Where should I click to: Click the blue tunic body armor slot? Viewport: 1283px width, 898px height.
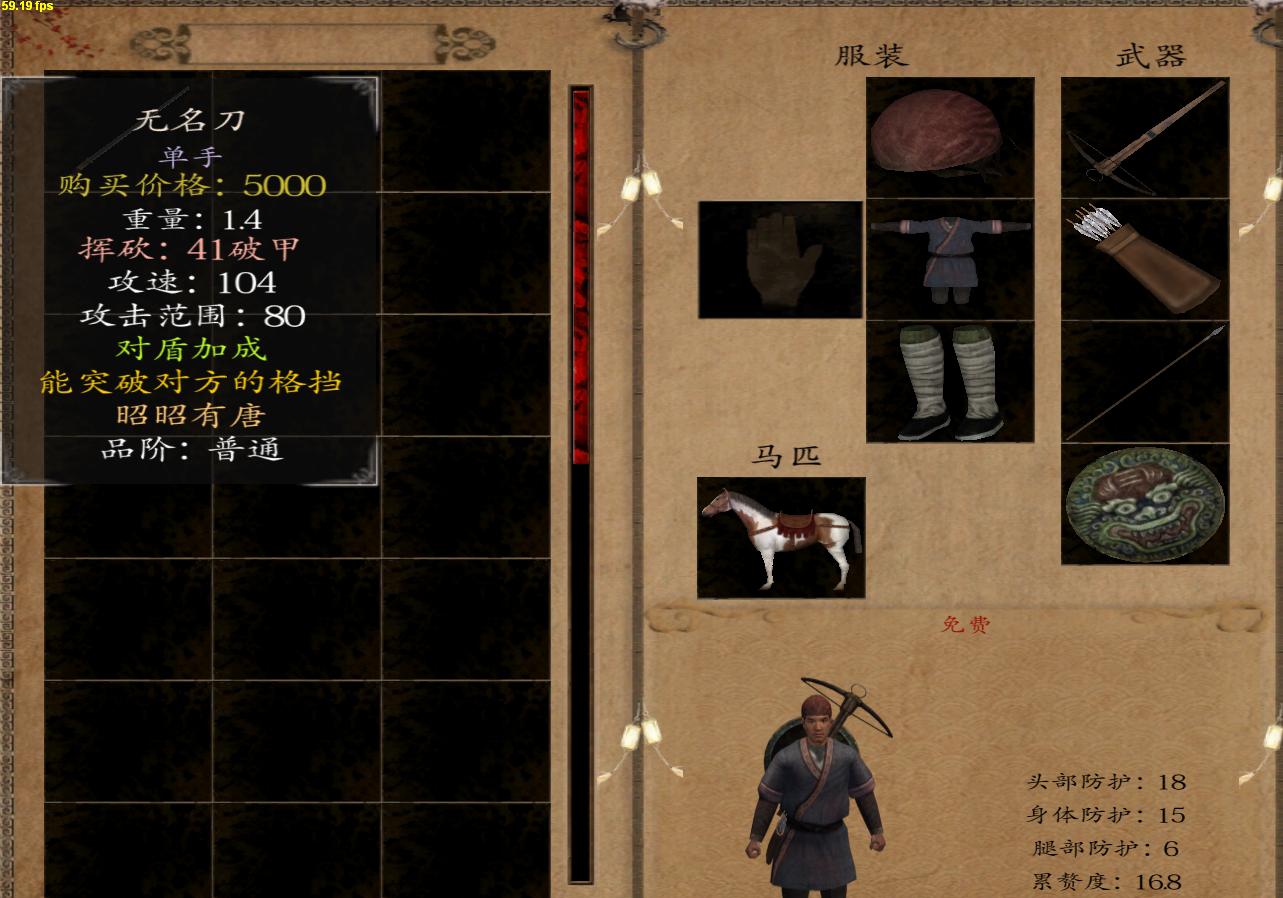[950, 259]
